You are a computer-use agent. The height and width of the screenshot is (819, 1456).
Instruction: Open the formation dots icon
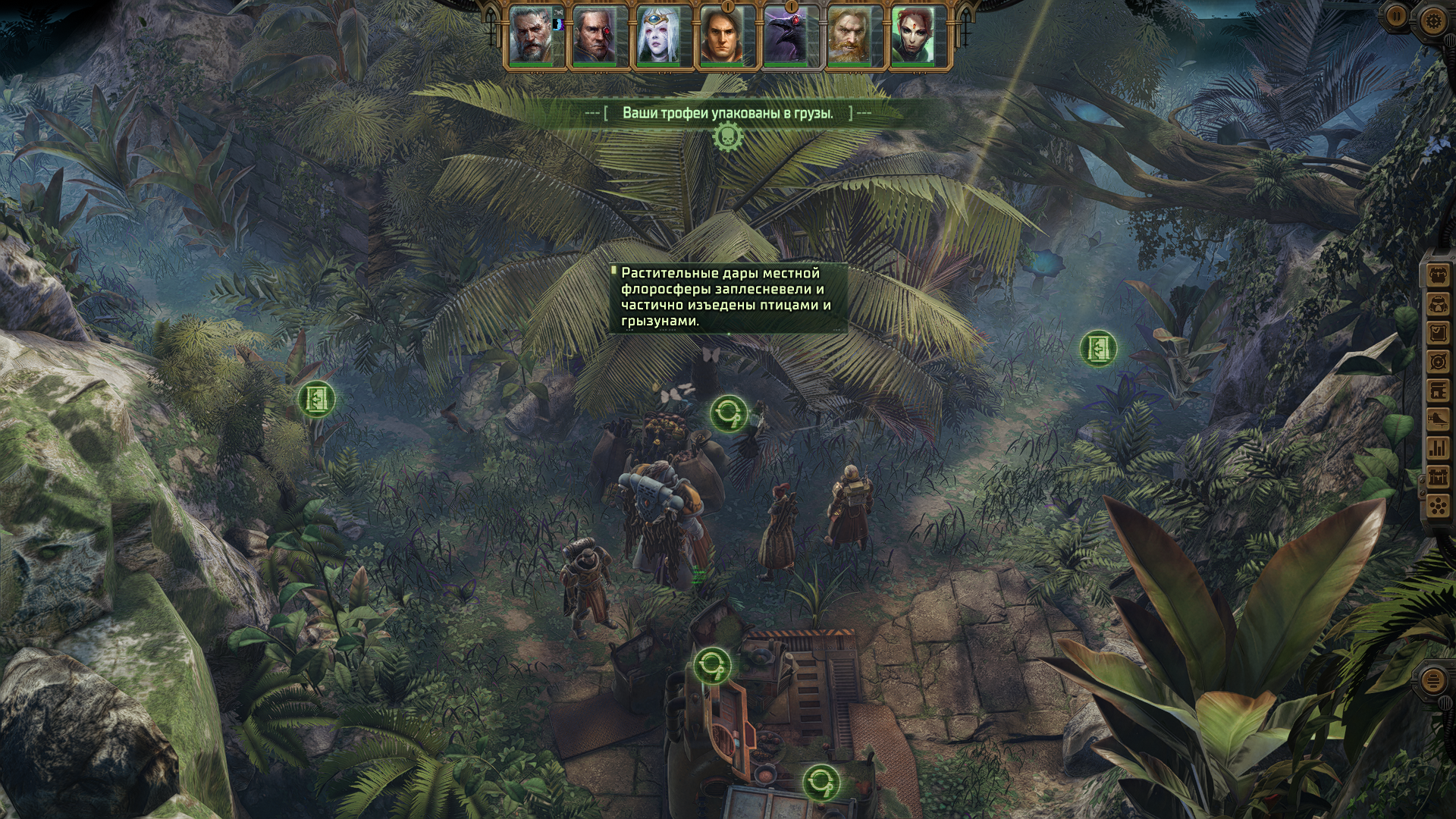pyautogui.click(x=1437, y=505)
